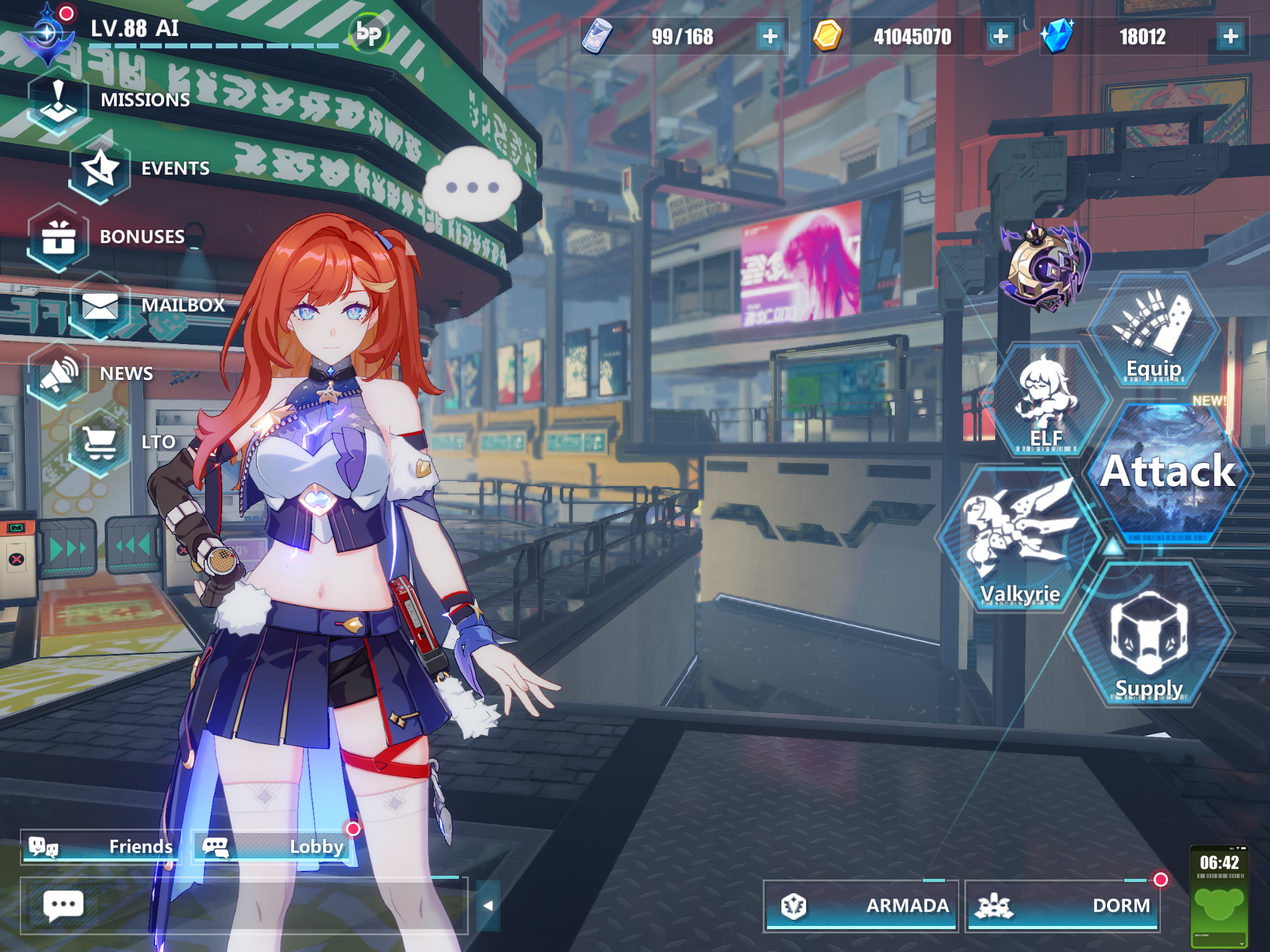Add stamina with the plus button
Image resolution: width=1270 pixels, height=952 pixels.
pyautogui.click(x=770, y=37)
